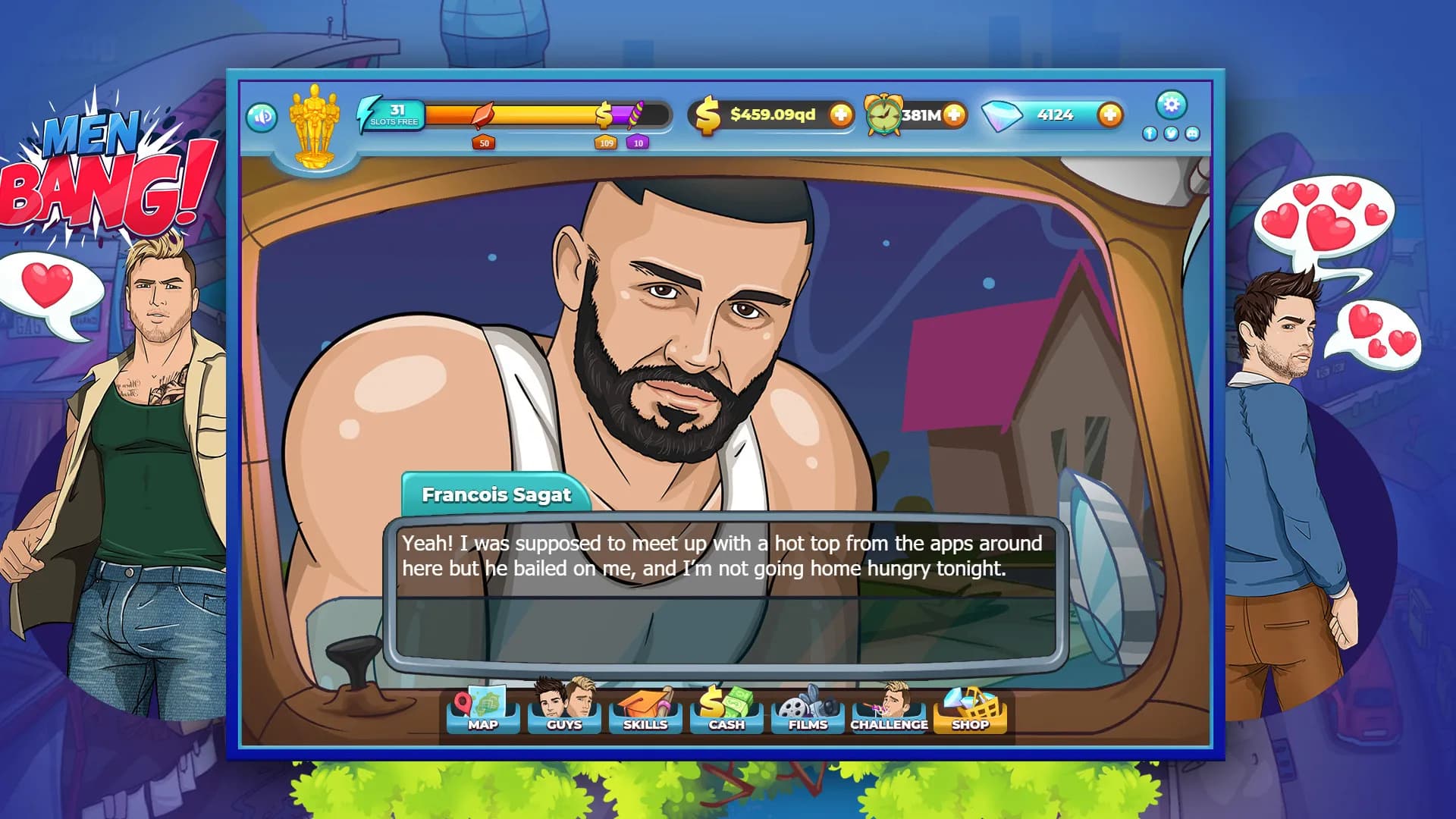Toggle the alarm clock timer
Screen dimensions: 1456x819
tap(884, 114)
